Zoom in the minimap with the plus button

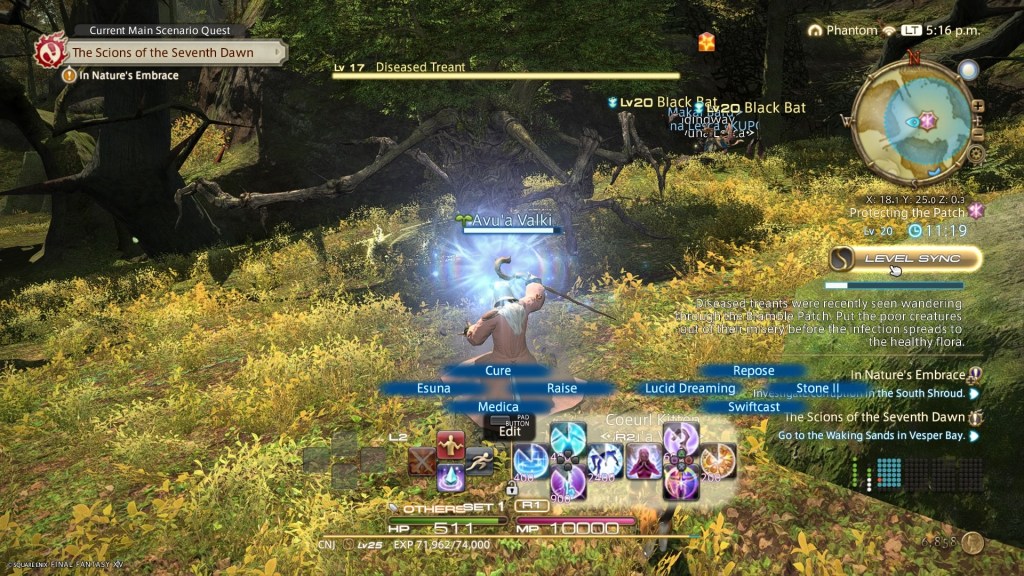978,106
